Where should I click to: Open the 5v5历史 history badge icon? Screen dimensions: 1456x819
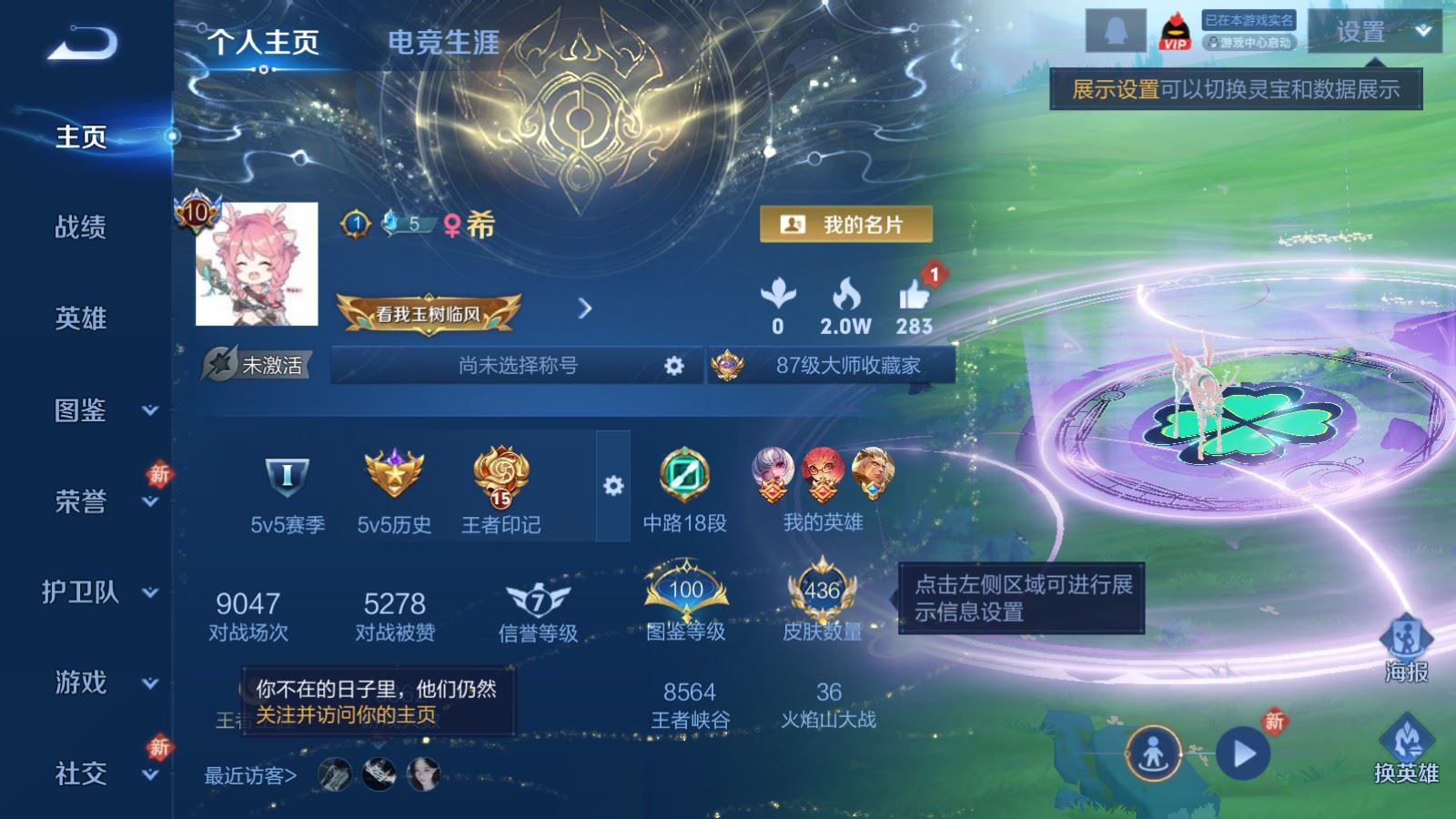click(x=393, y=473)
